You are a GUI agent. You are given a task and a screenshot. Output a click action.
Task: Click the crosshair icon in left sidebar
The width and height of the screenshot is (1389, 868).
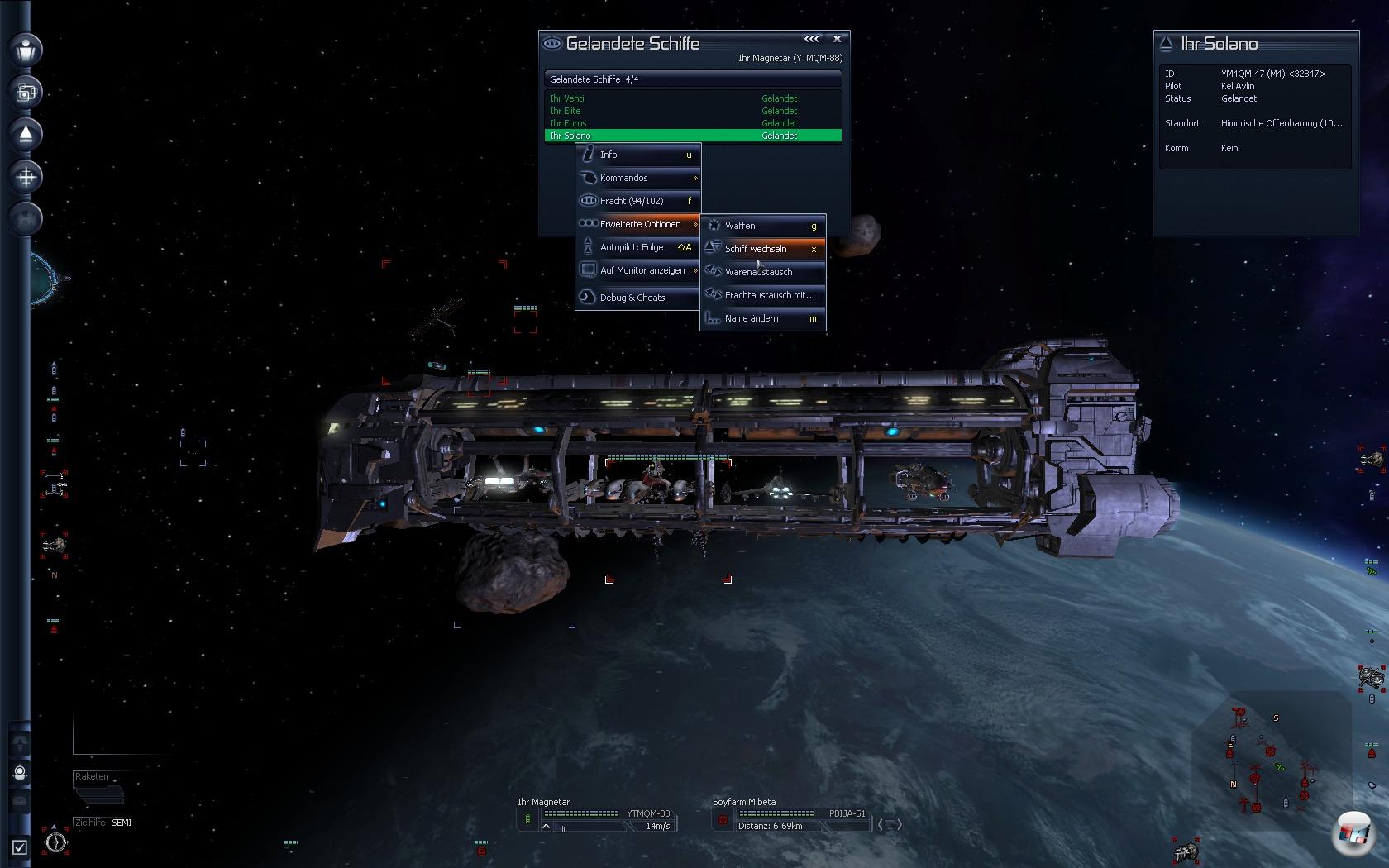[x=26, y=176]
